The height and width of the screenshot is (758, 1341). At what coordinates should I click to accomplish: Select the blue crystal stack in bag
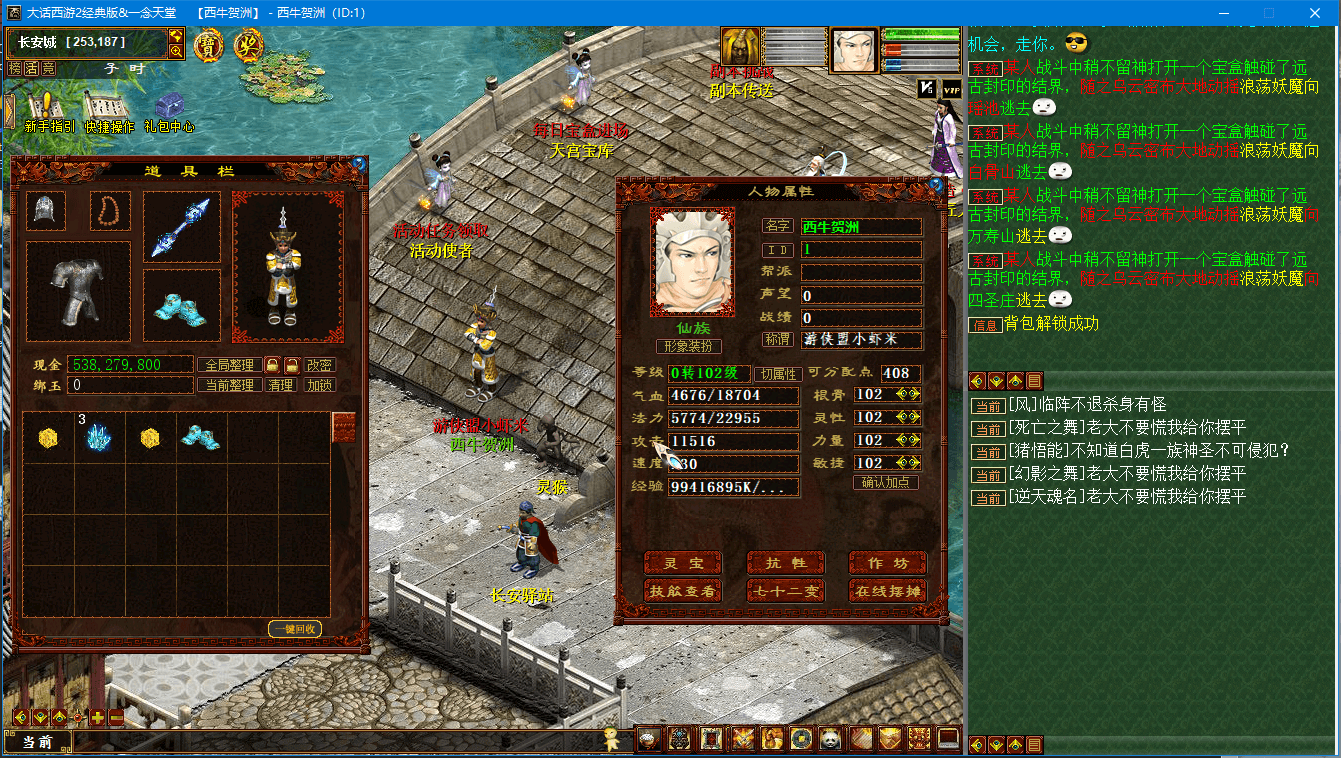coord(97,437)
